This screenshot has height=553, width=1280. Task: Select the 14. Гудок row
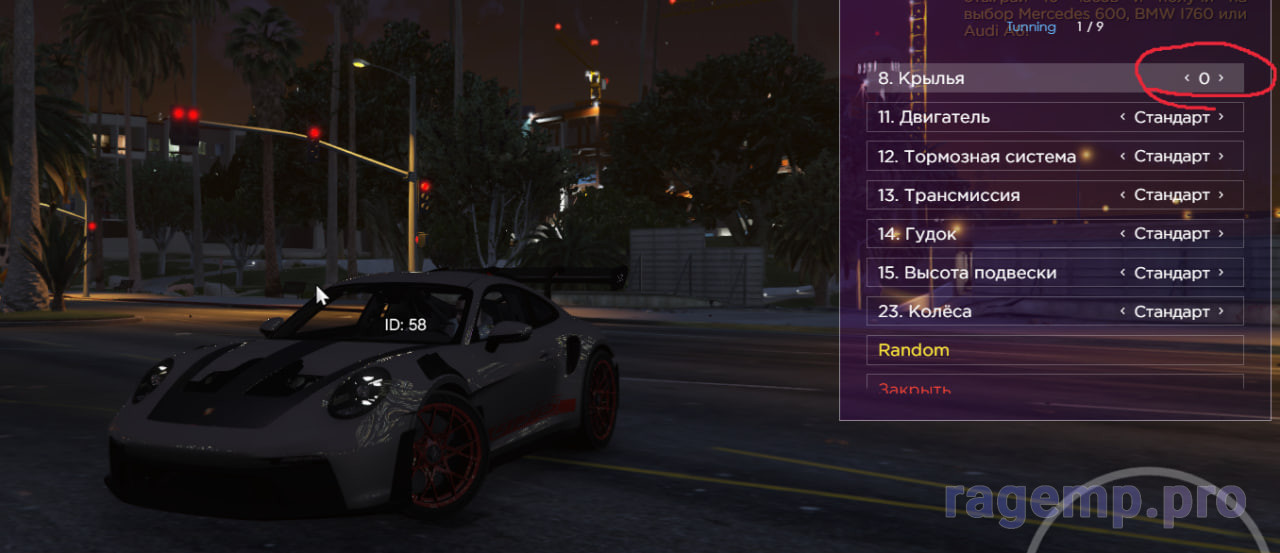click(x=1000, y=234)
